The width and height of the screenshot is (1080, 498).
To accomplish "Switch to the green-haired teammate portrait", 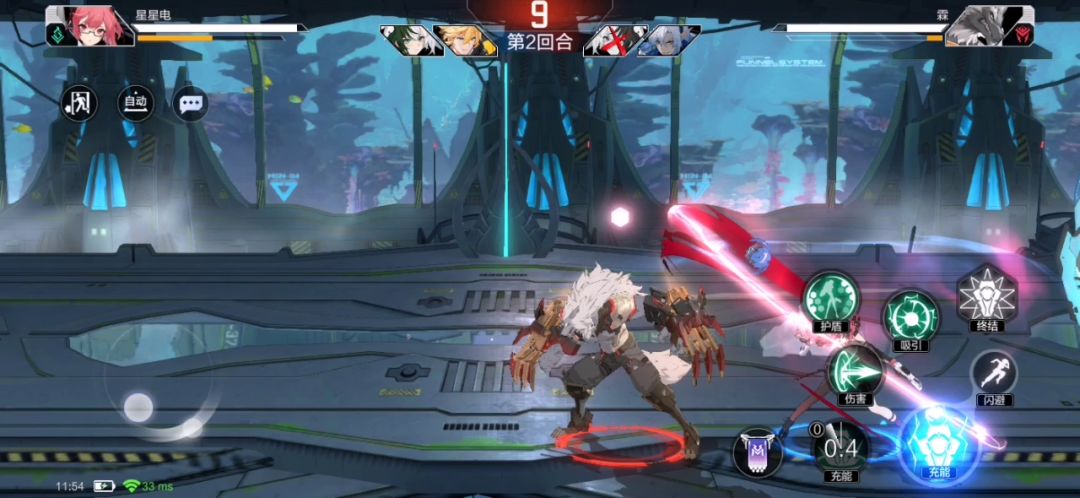I will [x=414, y=40].
